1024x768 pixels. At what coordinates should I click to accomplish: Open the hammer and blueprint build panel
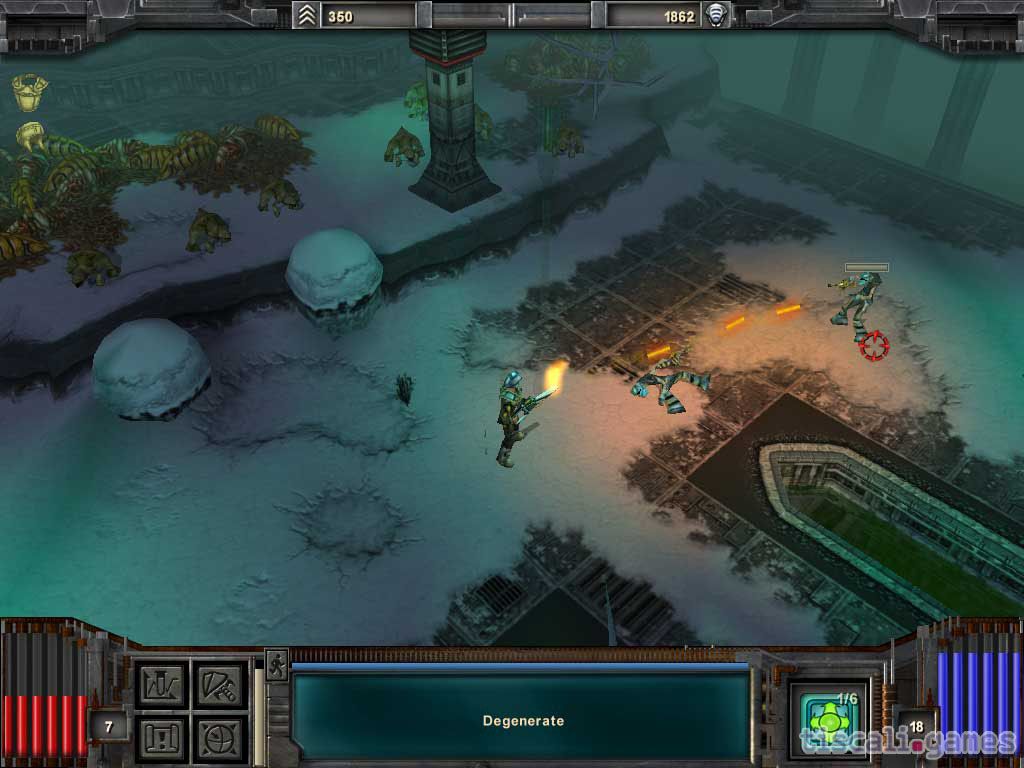tap(218, 684)
